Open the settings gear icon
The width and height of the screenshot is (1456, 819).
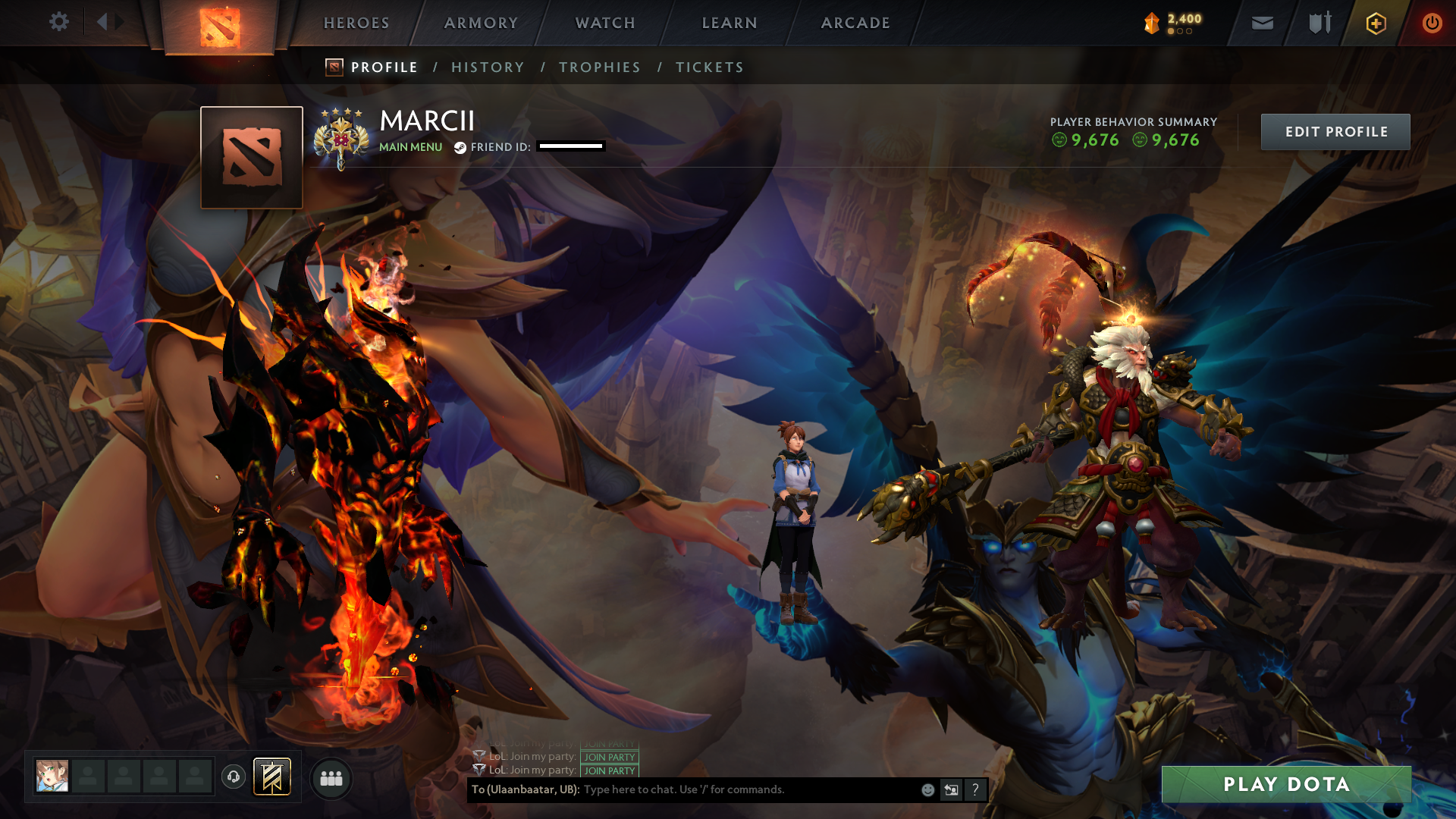click(x=59, y=22)
